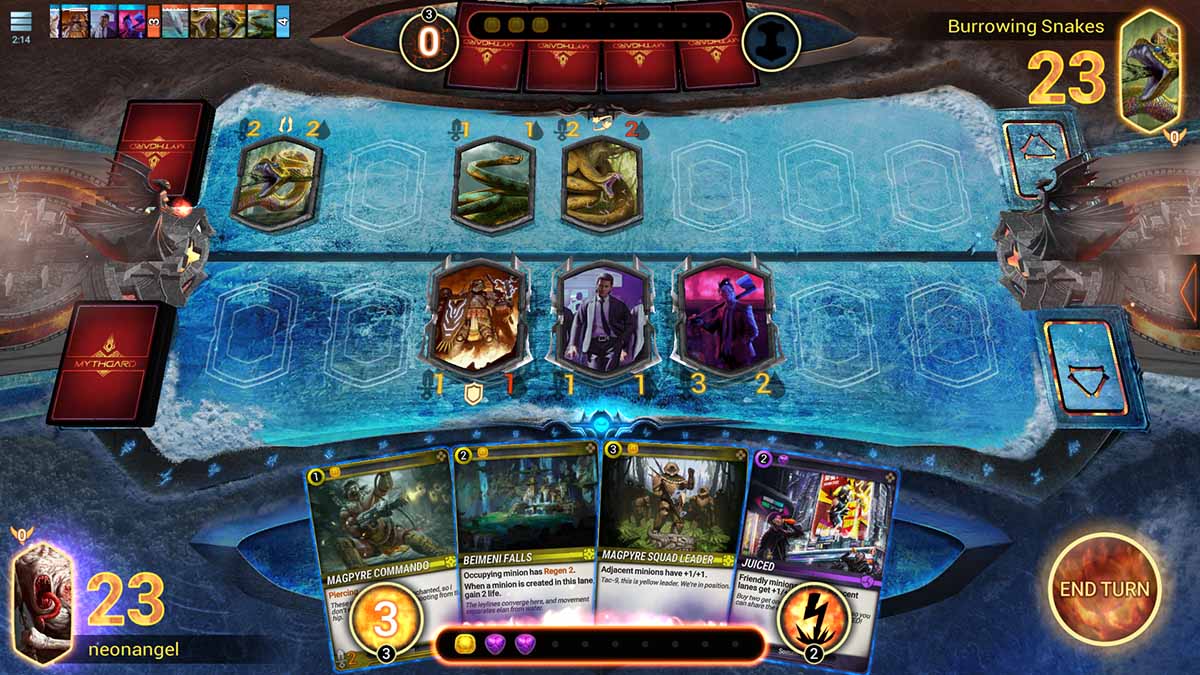Choose the Magpyre Squad Leader card
Viewport: 1200px width, 675px height.
[672, 520]
